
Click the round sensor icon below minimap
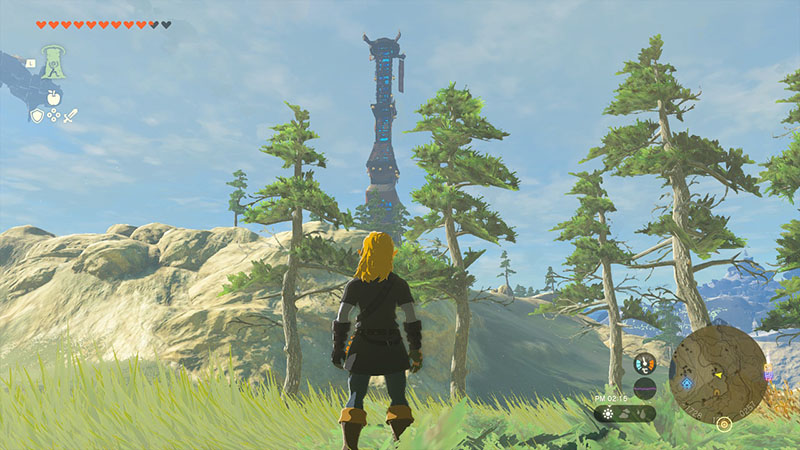(724, 424)
